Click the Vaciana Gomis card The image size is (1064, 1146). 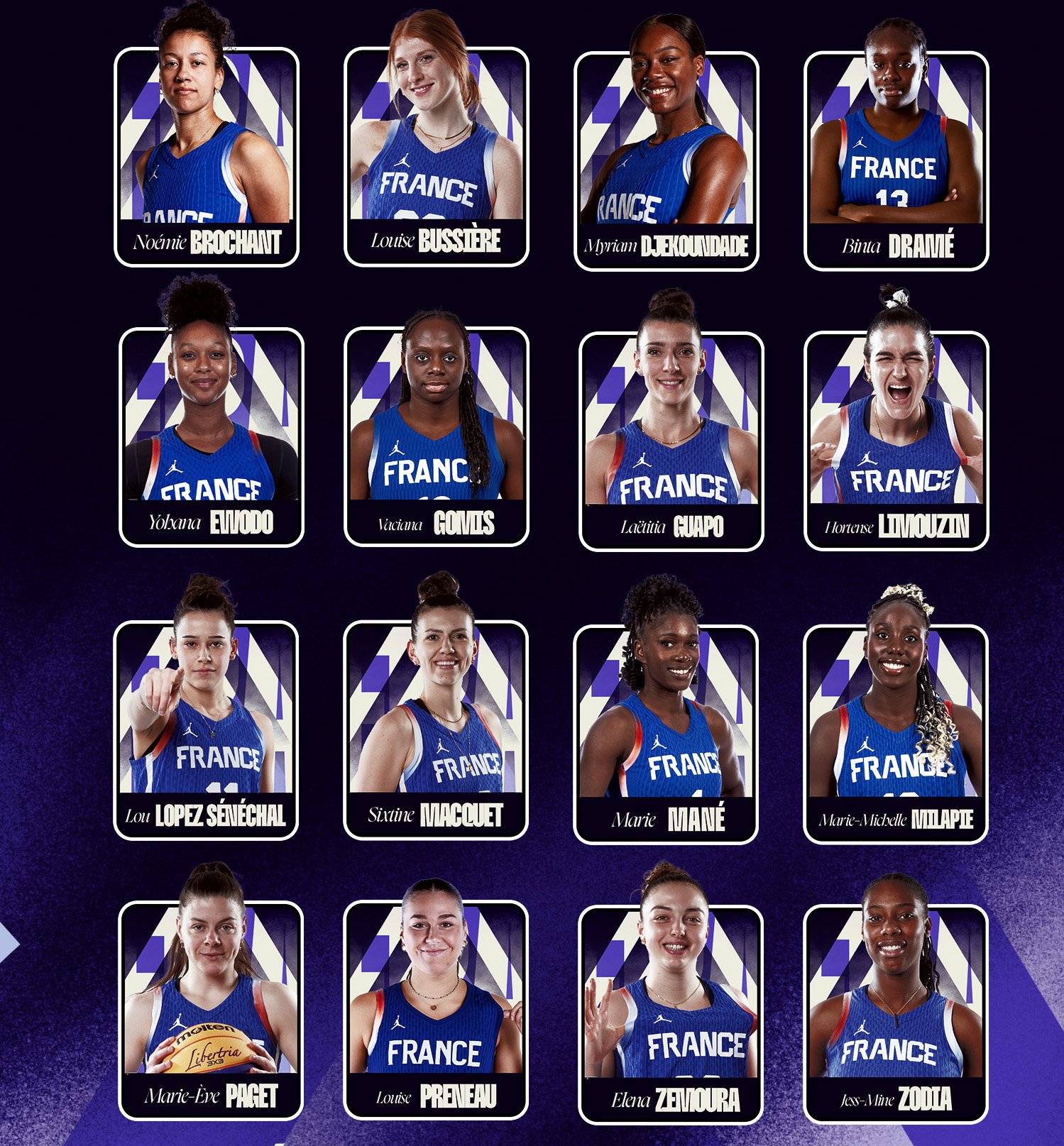(x=437, y=436)
